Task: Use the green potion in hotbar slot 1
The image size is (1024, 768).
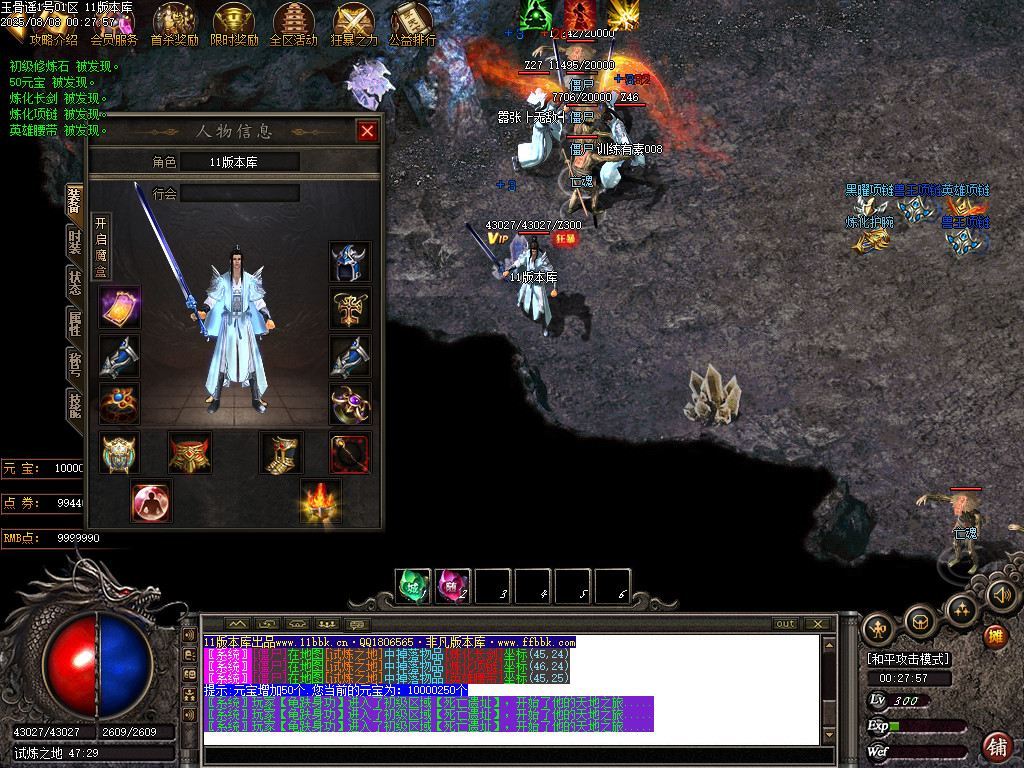Action: click(413, 586)
